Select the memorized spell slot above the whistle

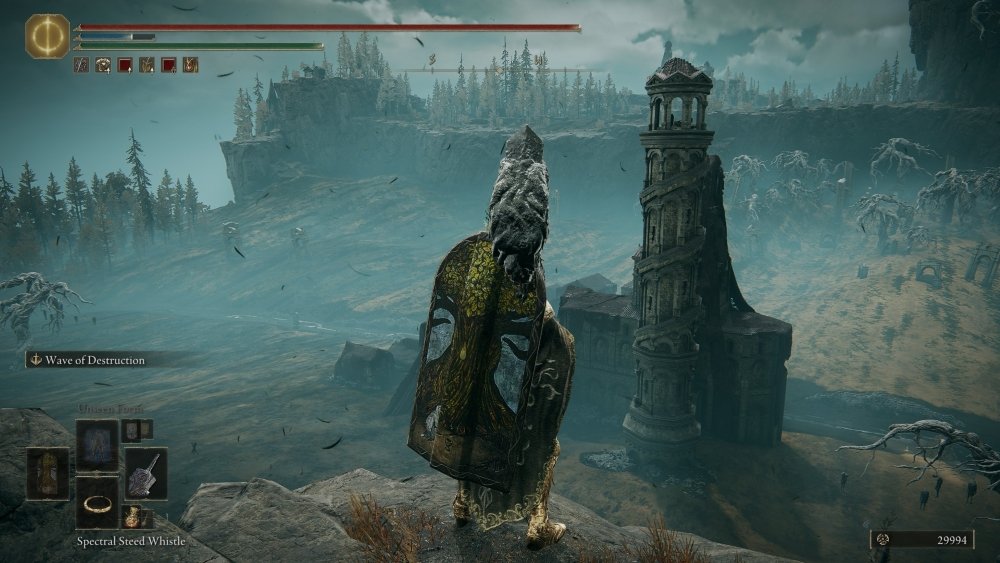pyautogui.click(x=97, y=443)
